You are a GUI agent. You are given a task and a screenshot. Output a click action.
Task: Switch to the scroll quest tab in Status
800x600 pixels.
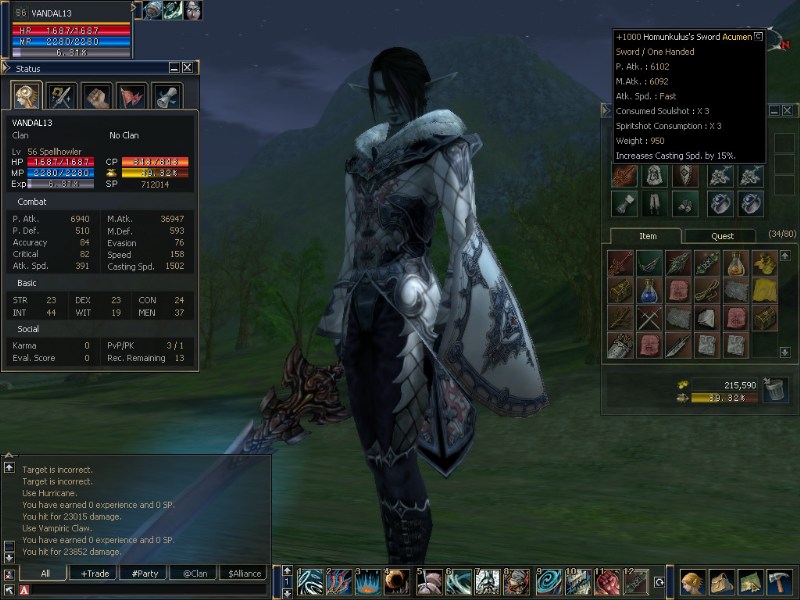coord(166,96)
